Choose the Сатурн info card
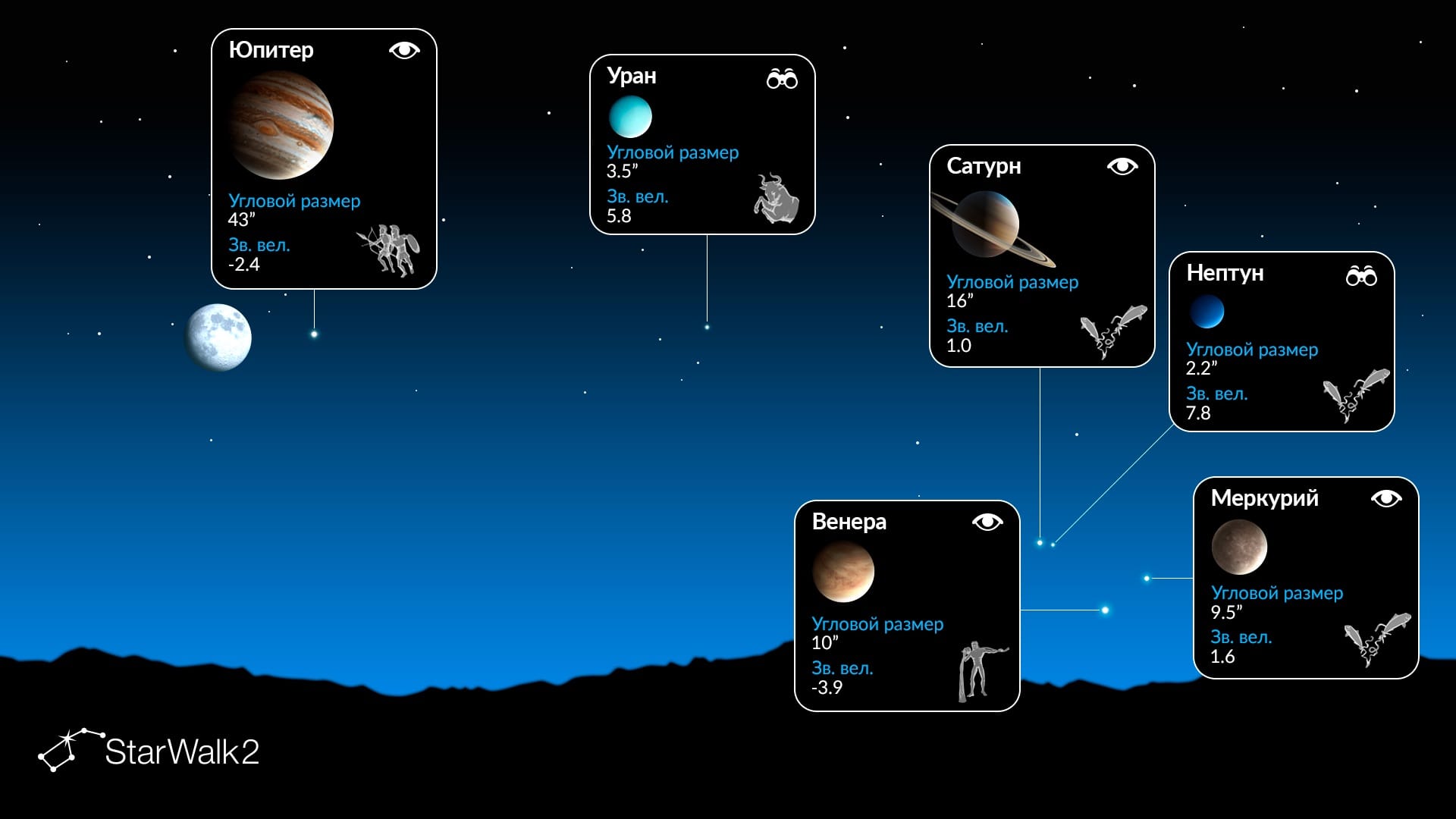Image resolution: width=1456 pixels, height=819 pixels. [x=1042, y=256]
